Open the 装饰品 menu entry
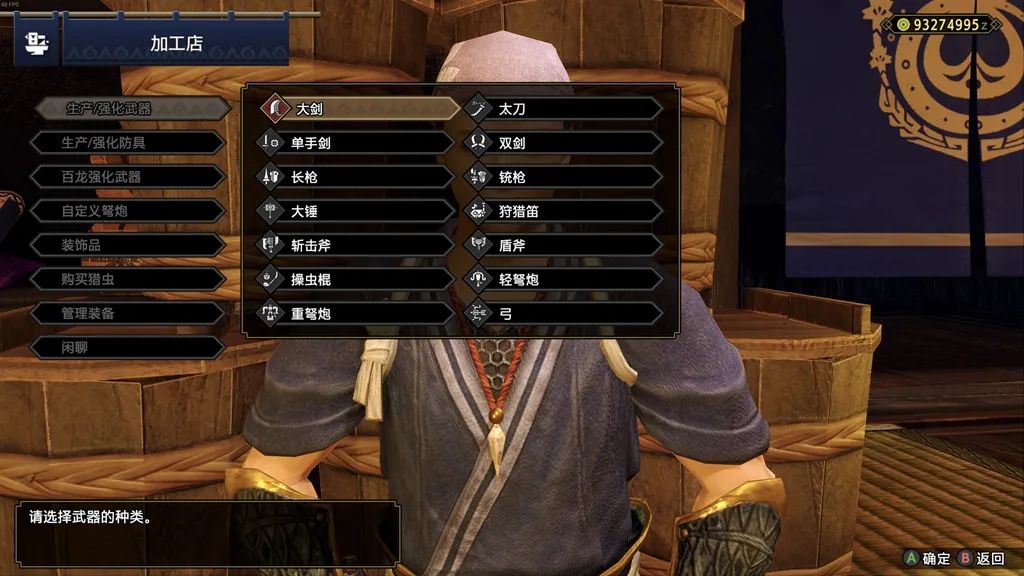 tap(126, 245)
